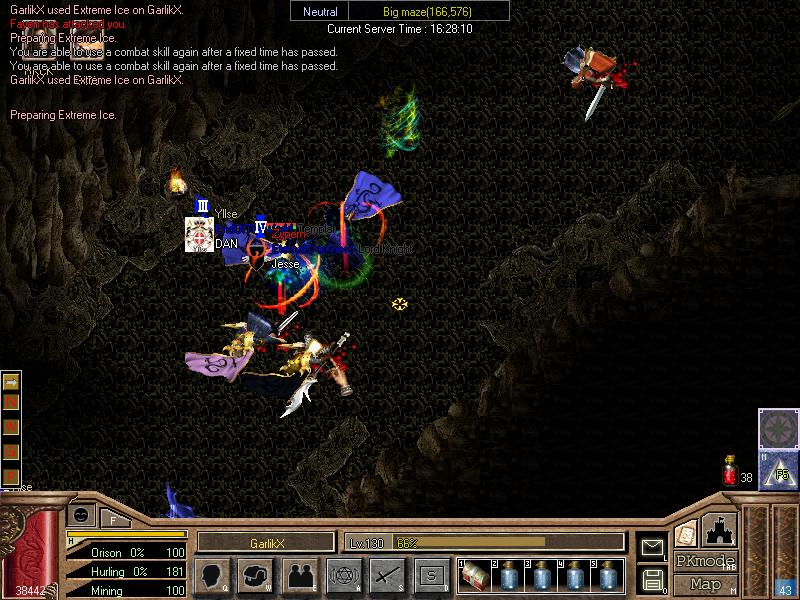Use the blue potion in quickslot 2
Image resolution: width=800 pixels, height=600 pixels.
pyautogui.click(x=508, y=577)
